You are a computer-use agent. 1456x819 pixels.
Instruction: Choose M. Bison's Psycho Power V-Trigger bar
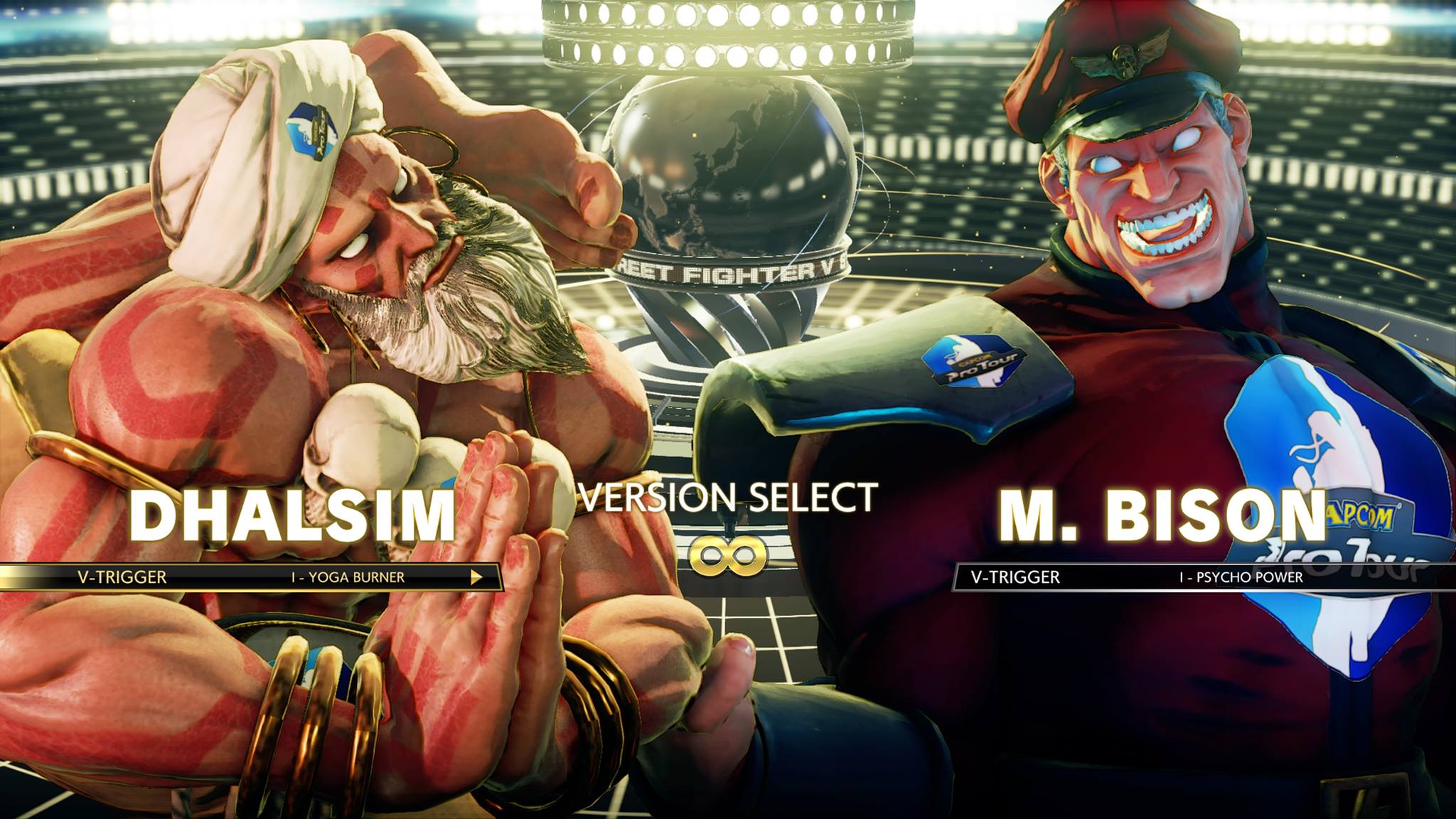[x=1201, y=577]
